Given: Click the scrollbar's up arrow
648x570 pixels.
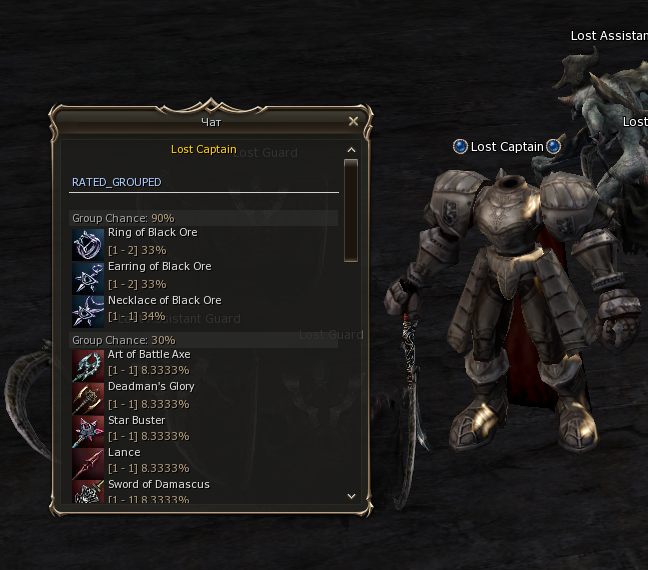Looking at the screenshot, I should (351, 151).
